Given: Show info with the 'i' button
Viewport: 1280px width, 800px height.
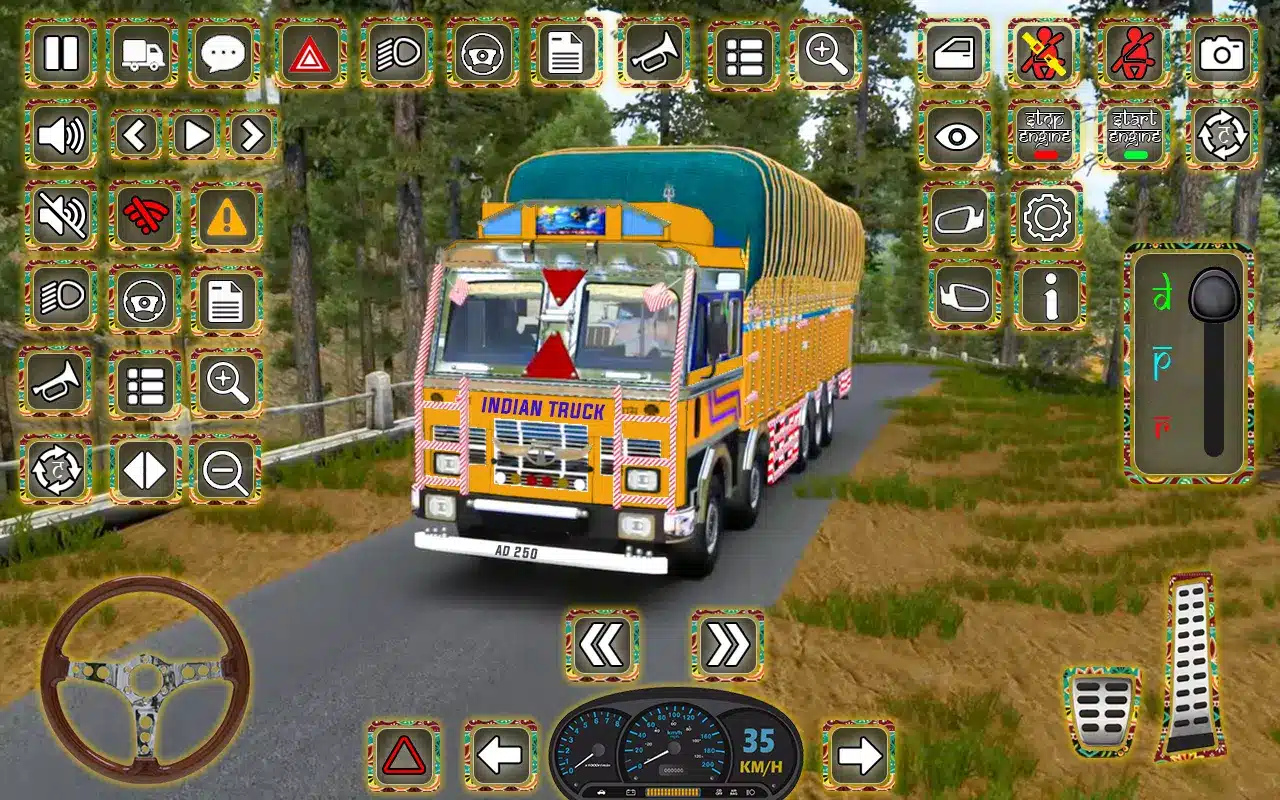Looking at the screenshot, I should pos(1049,295).
